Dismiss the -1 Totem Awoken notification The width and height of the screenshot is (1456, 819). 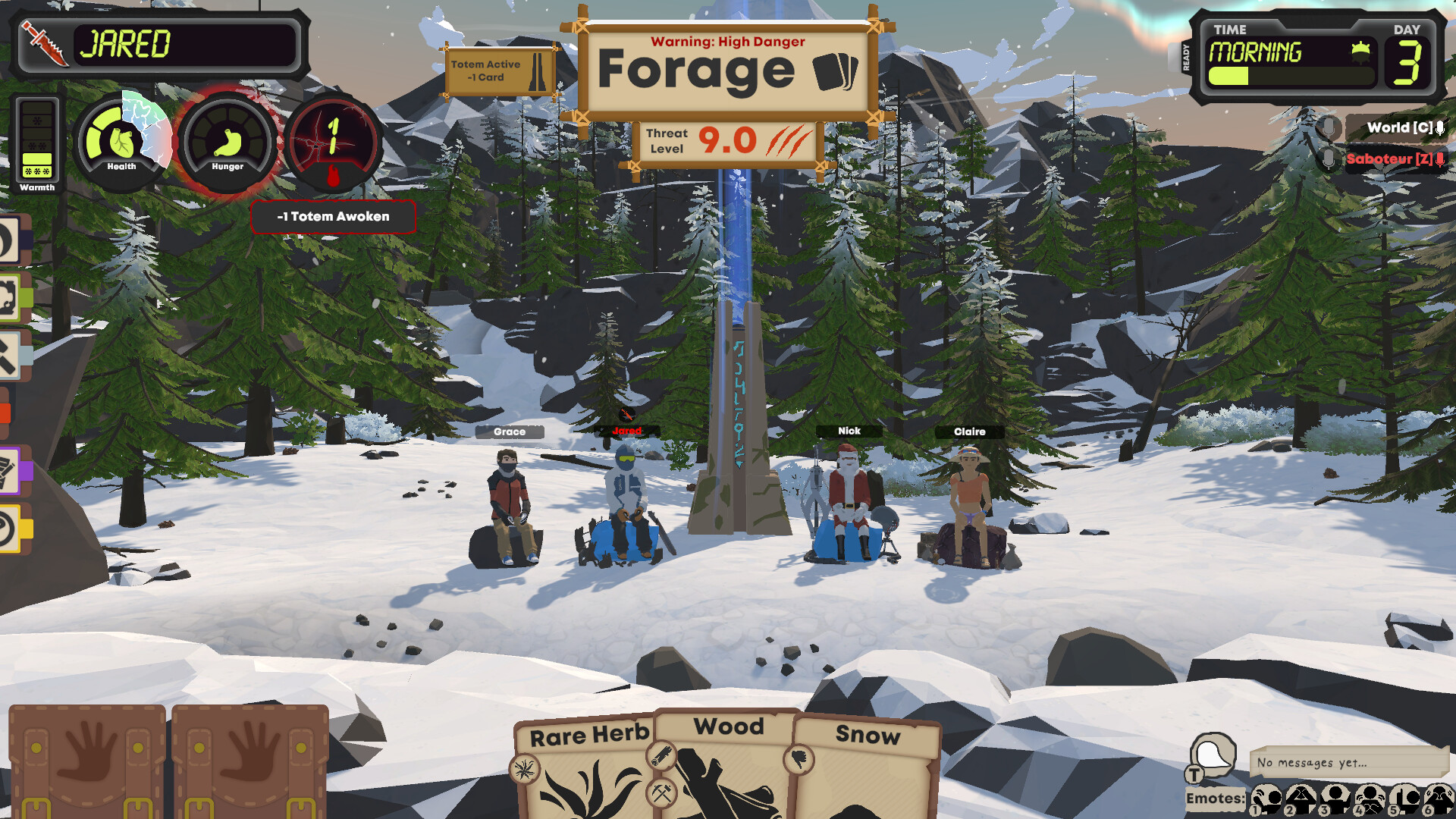click(333, 217)
